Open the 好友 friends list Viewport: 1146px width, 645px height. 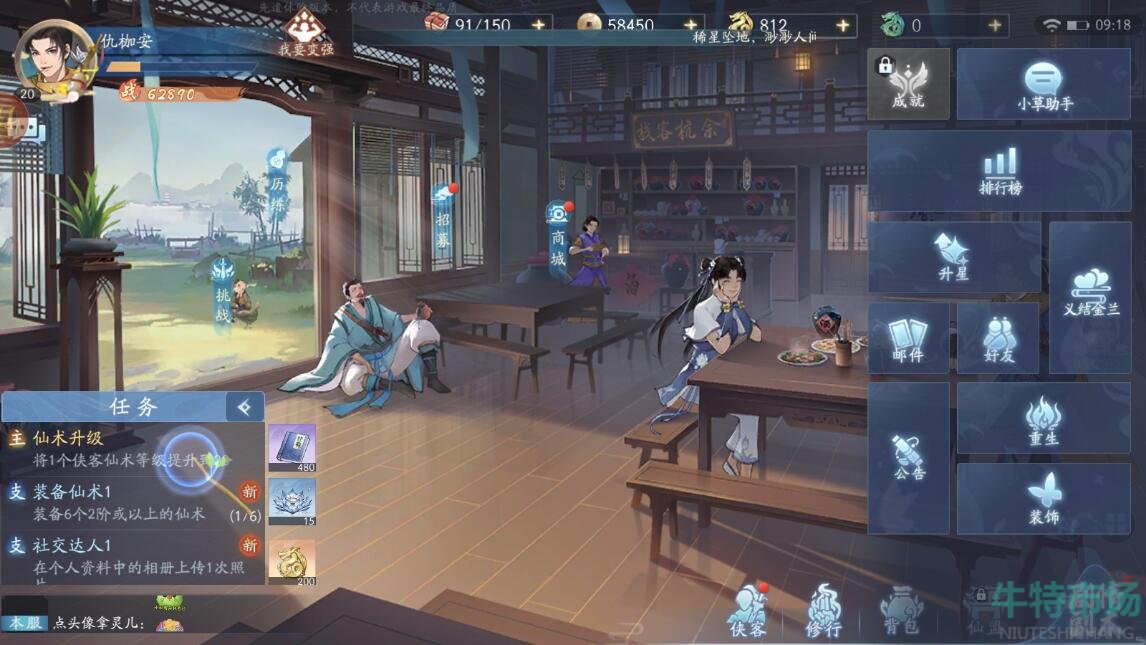[x=998, y=339]
